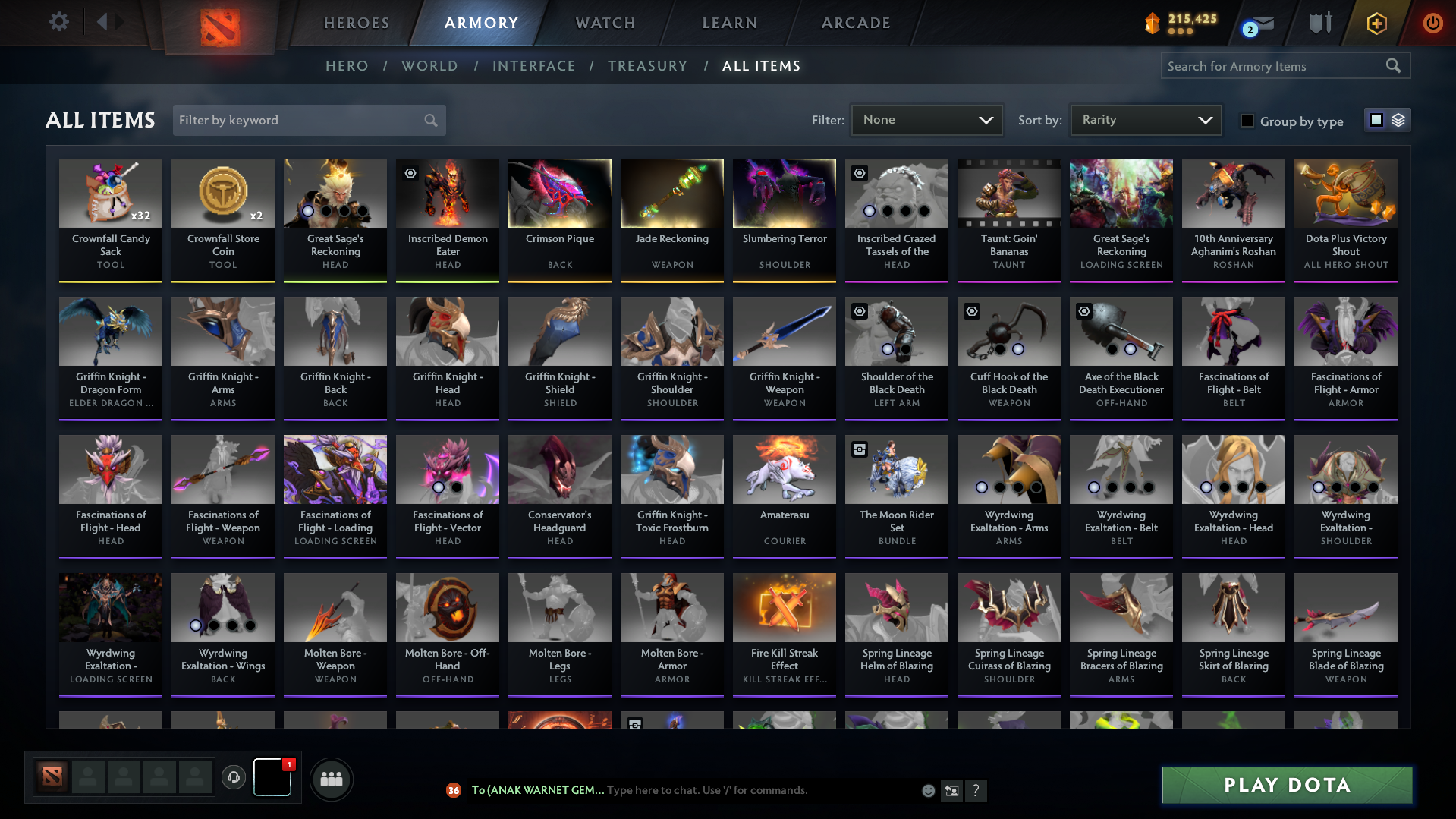
Task: Click the emoticon icon in the chat bar
Action: (928, 790)
